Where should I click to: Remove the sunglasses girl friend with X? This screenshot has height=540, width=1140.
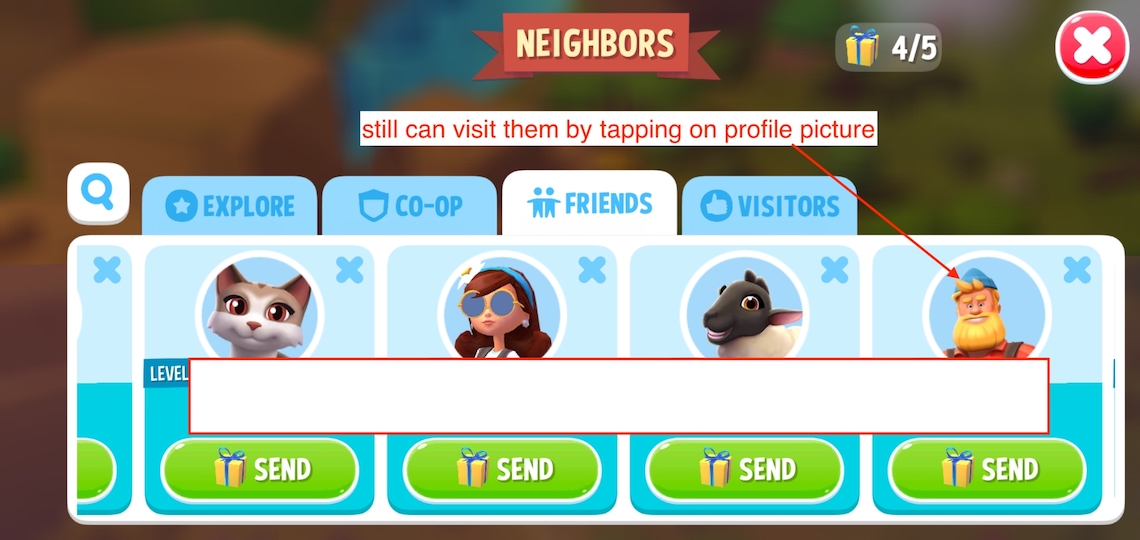592,269
